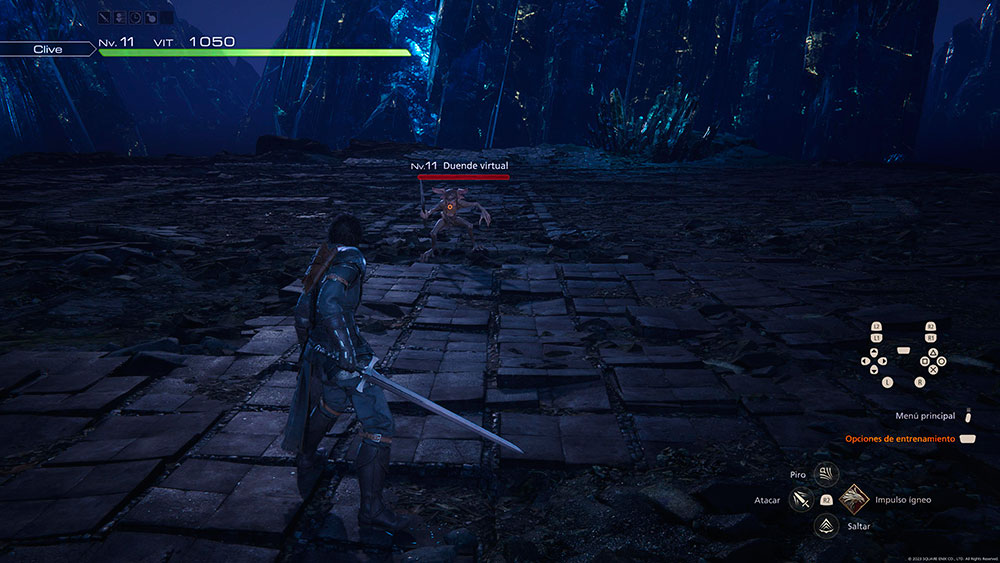Activate the Piro magic ability icon
Screen dimensions: 1000x563
[826, 473]
